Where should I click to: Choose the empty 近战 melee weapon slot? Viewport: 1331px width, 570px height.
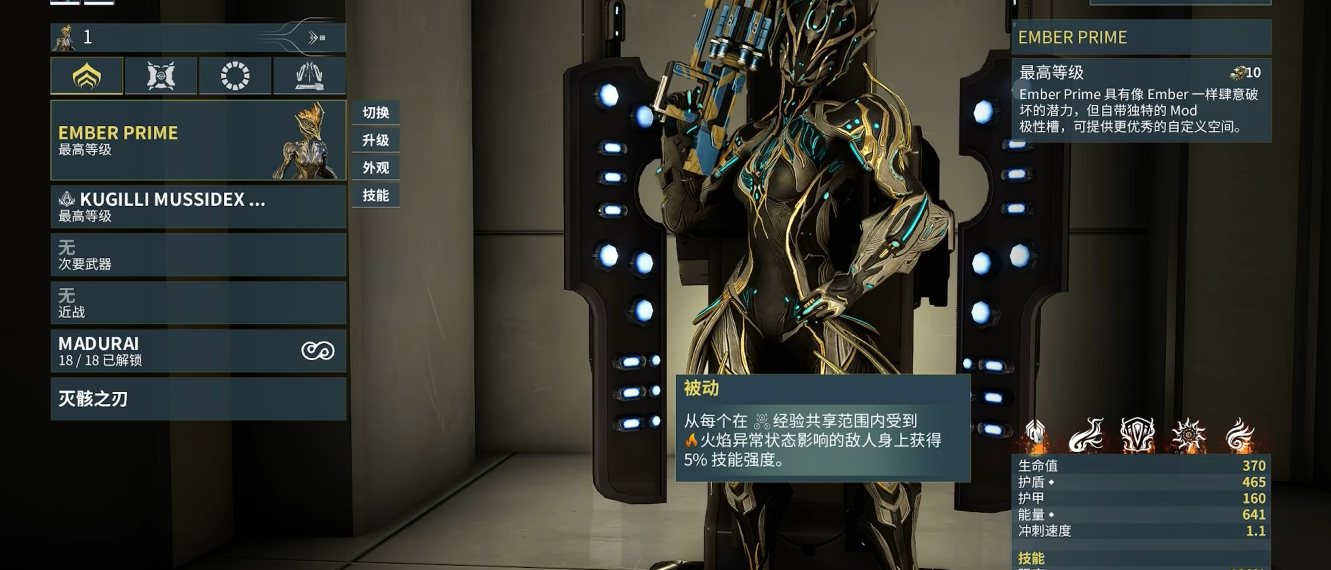click(198, 303)
